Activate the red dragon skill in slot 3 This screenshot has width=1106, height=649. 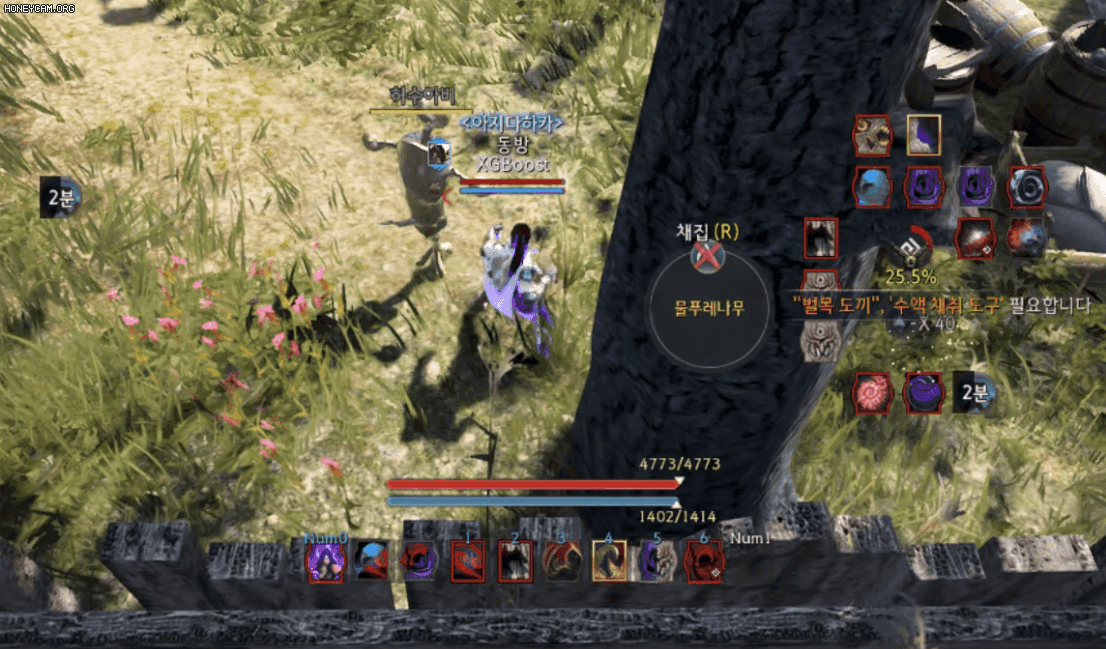(x=561, y=561)
